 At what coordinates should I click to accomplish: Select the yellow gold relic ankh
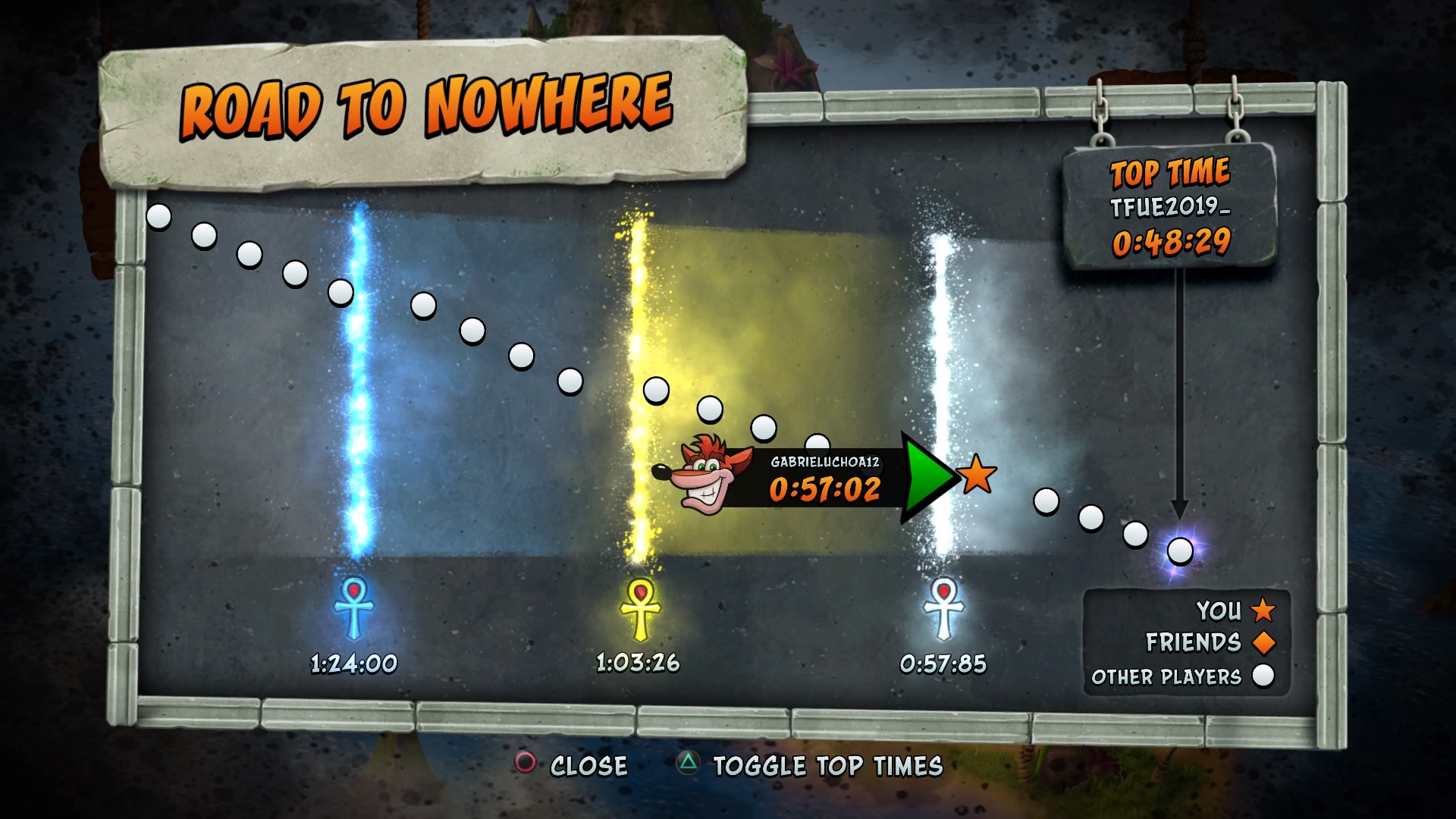(x=640, y=609)
